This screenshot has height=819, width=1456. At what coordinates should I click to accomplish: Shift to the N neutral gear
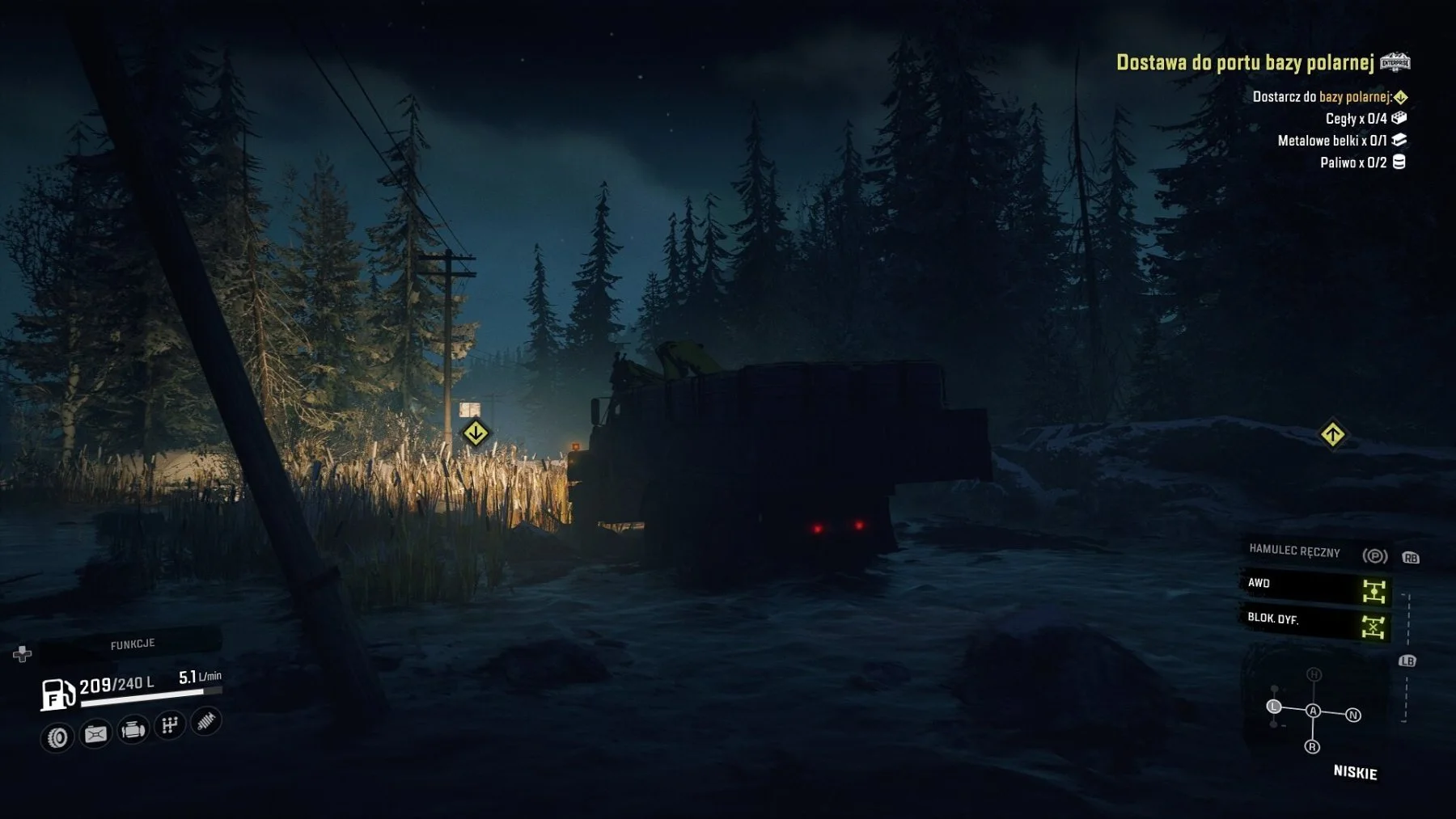coord(1353,715)
